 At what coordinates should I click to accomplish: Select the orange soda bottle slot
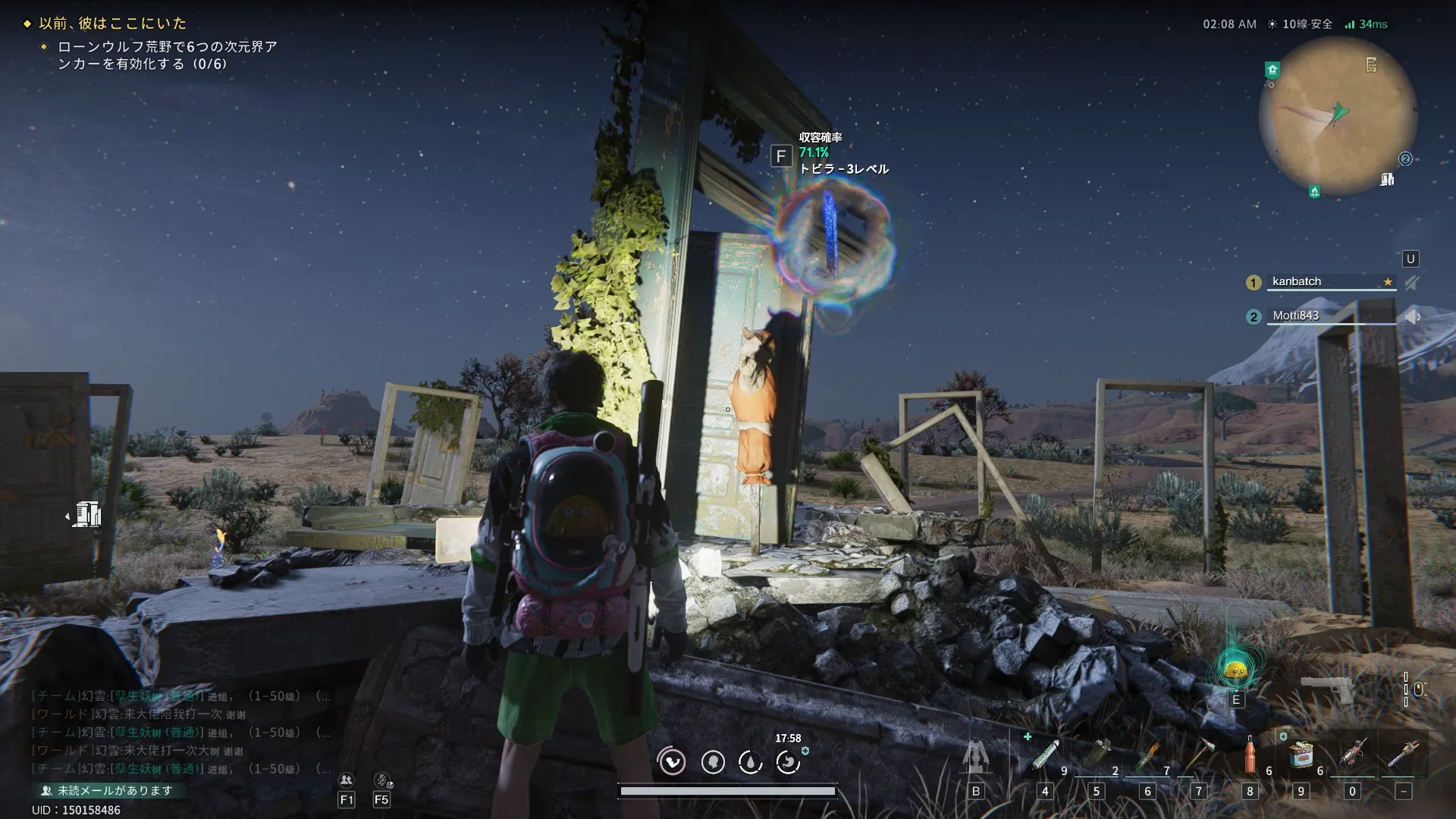coord(1250,756)
